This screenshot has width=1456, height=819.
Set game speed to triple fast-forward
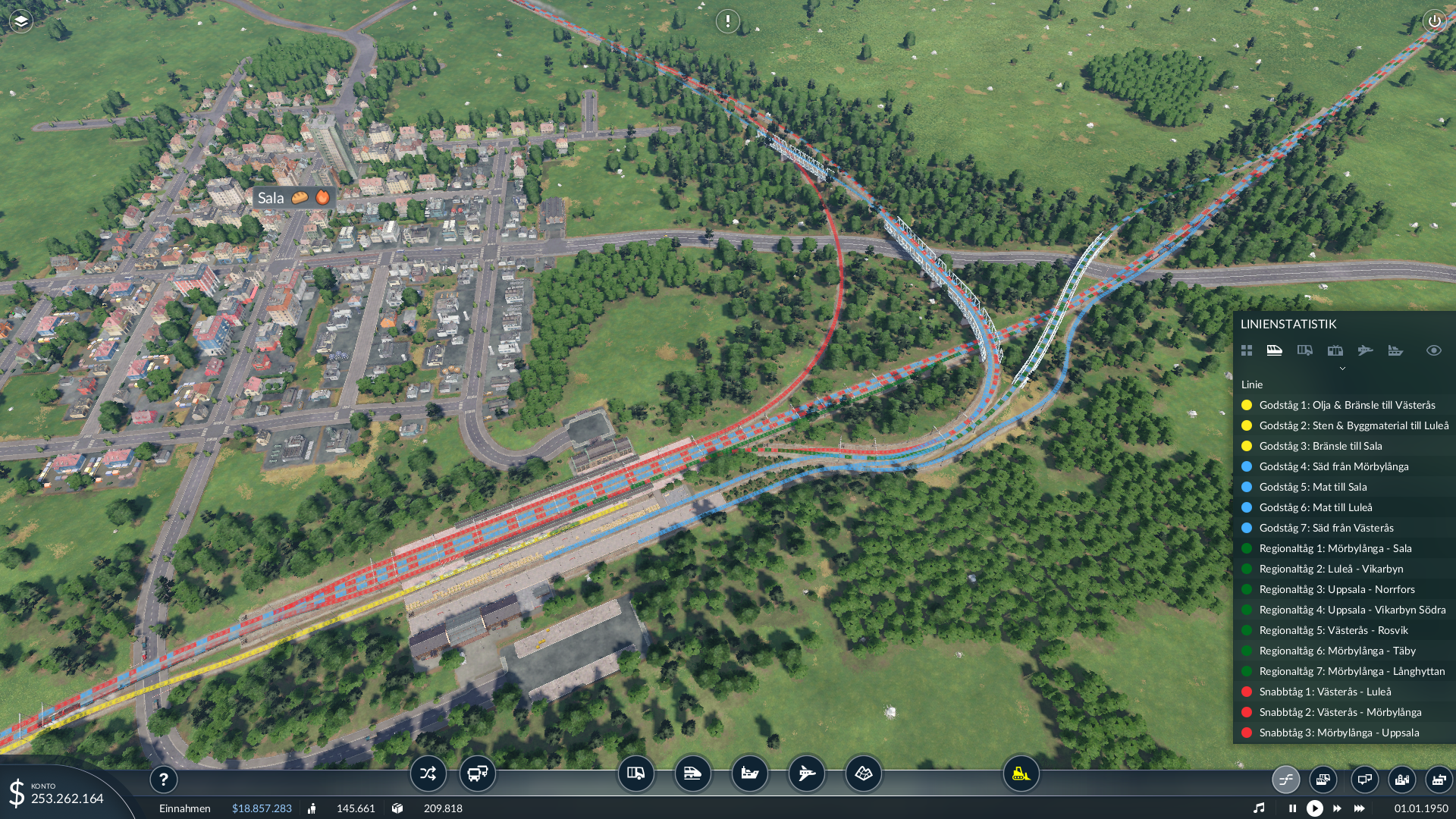pos(1360,808)
